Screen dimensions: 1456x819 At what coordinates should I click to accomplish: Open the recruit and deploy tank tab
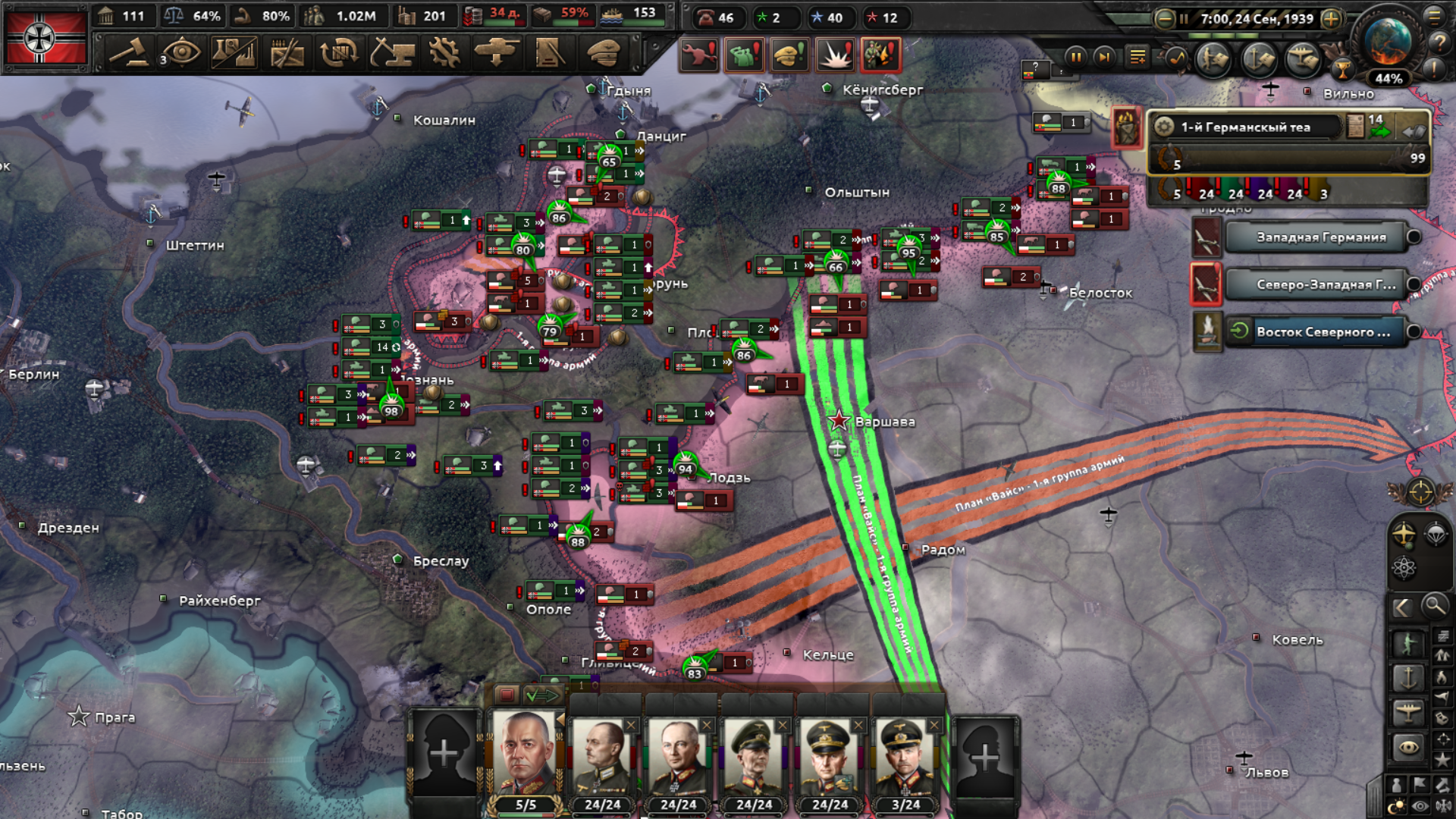[497, 53]
